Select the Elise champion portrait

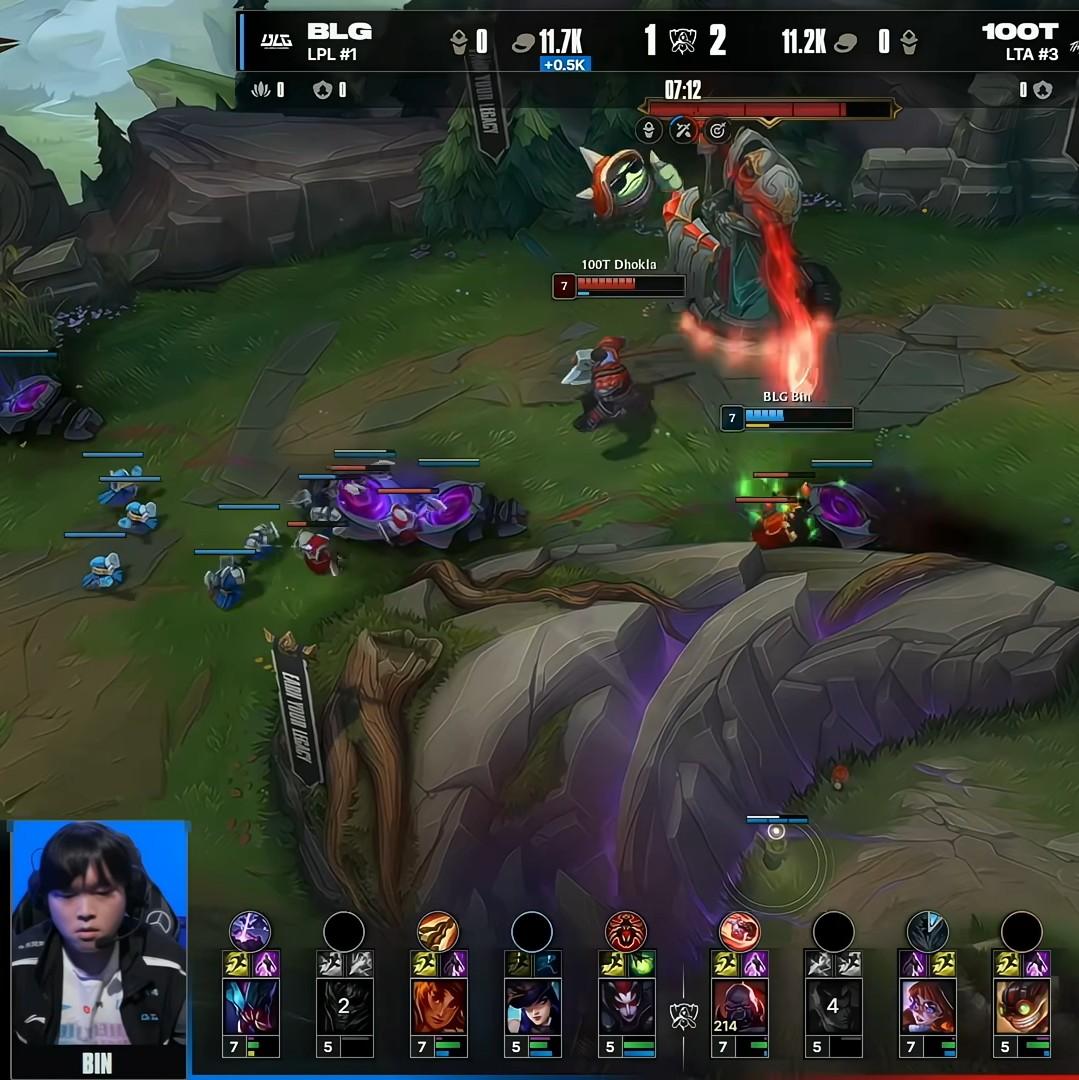coord(626,1006)
